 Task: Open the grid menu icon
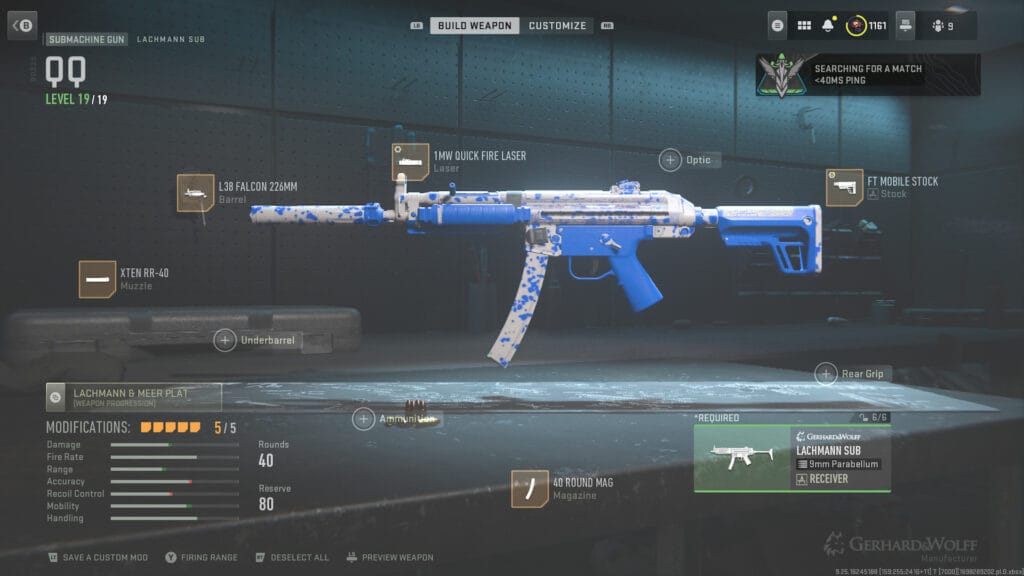click(804, 25)
